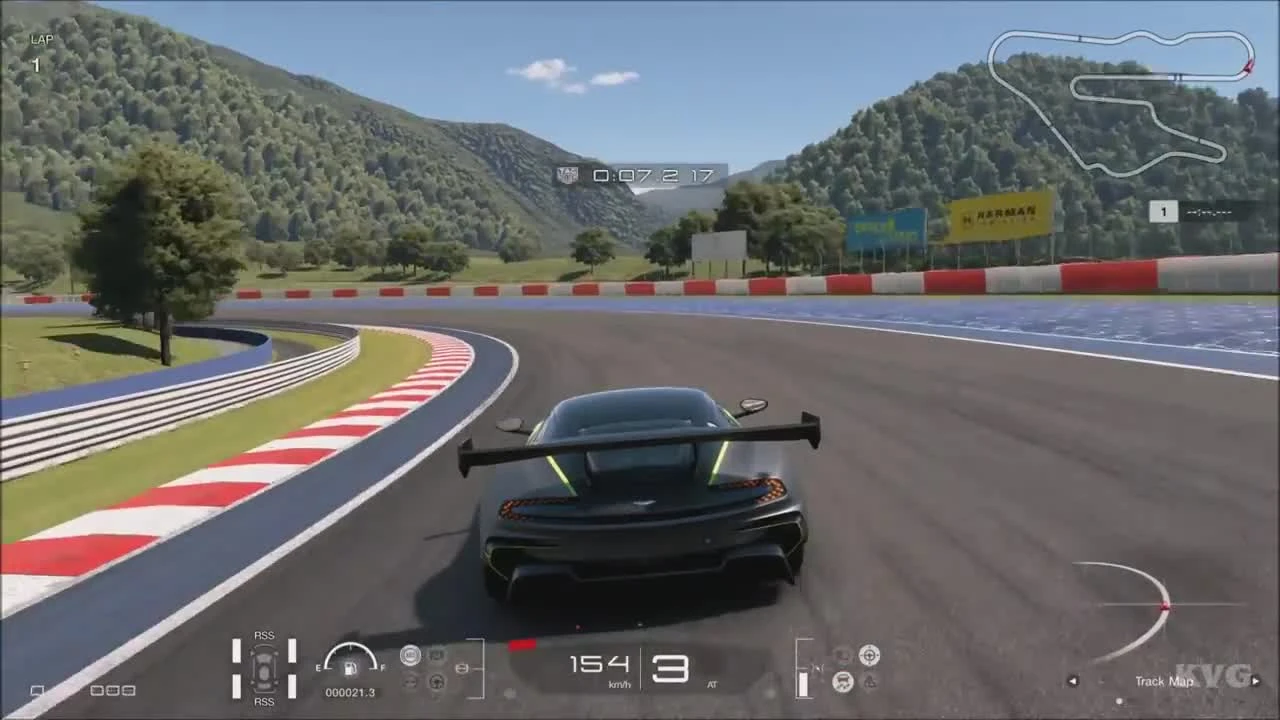Click the steering wheel countersteer assist icon
The width and height of the screenshot is (1280, 720).
point(437,682)
